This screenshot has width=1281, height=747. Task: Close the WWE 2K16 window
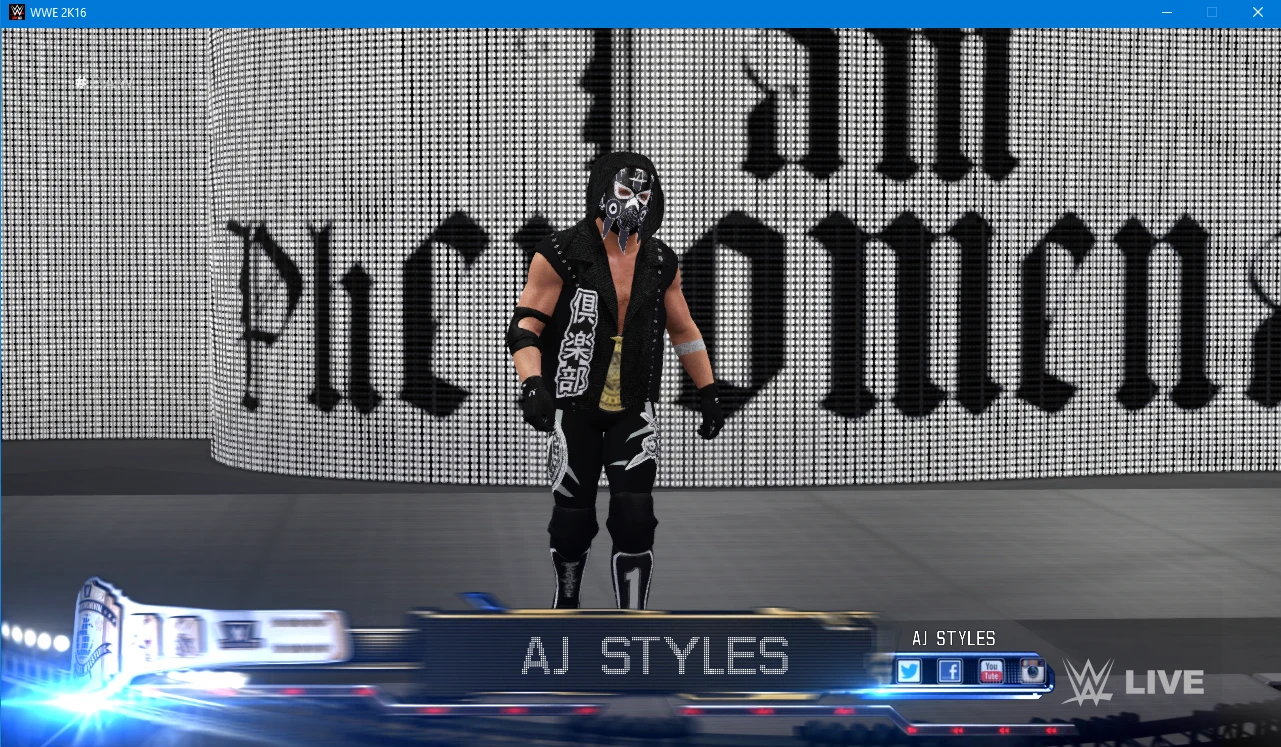click(x=1258, y=12)
